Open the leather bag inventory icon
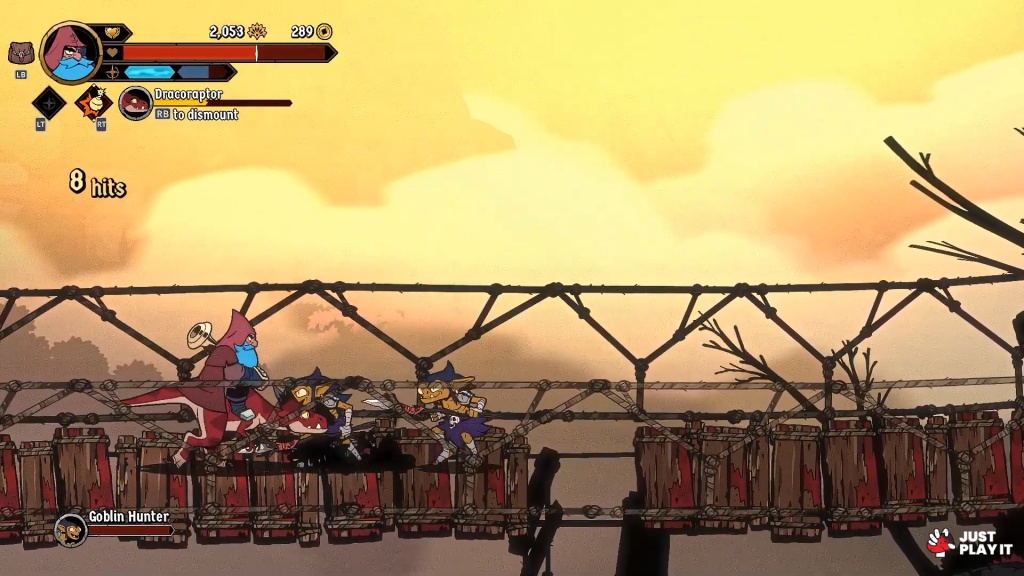This screenshot has height=576, width=1024. 21,53
